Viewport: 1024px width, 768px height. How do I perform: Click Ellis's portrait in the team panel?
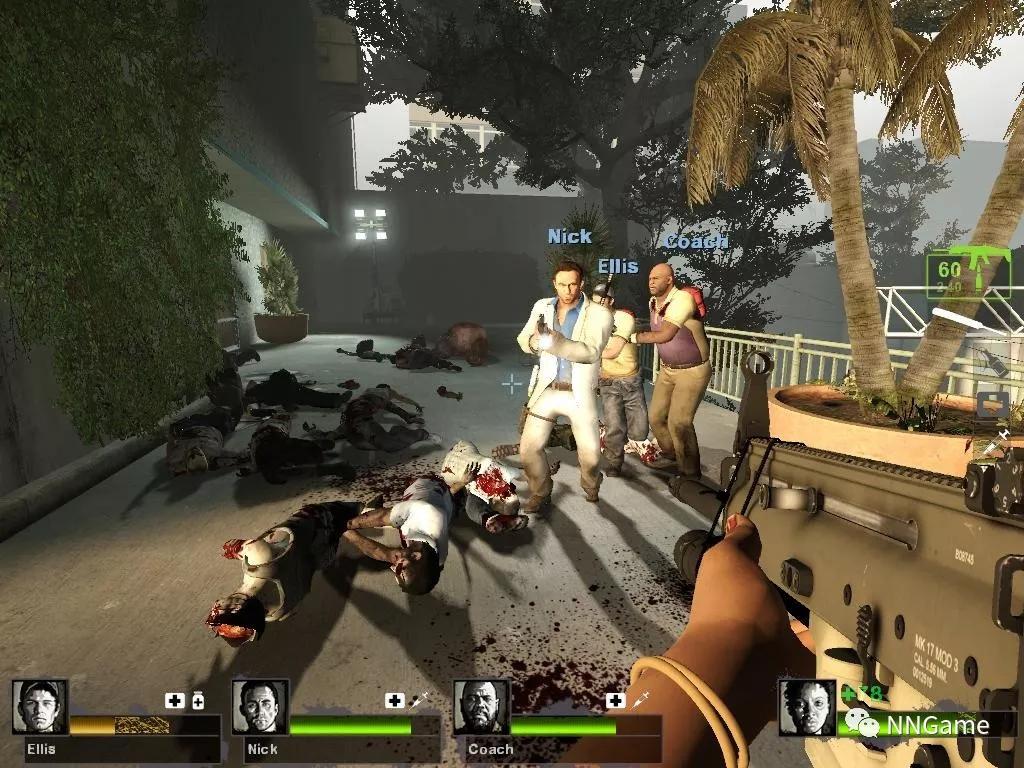(x=40, y=707)
